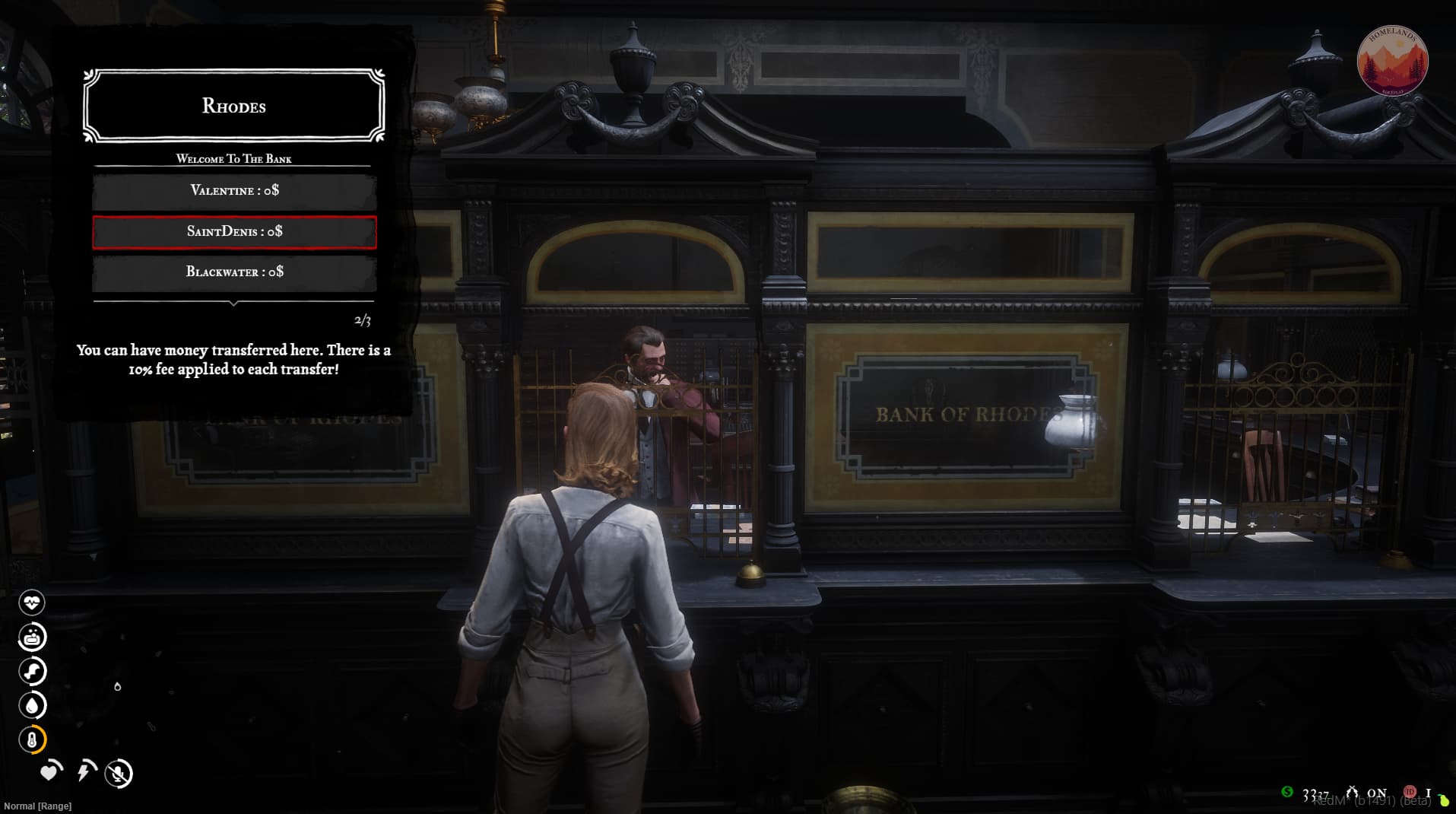Click the water drop thirst icon
Image resolution: width=1456 pixels, height=814 pixels.
(32, 706)
